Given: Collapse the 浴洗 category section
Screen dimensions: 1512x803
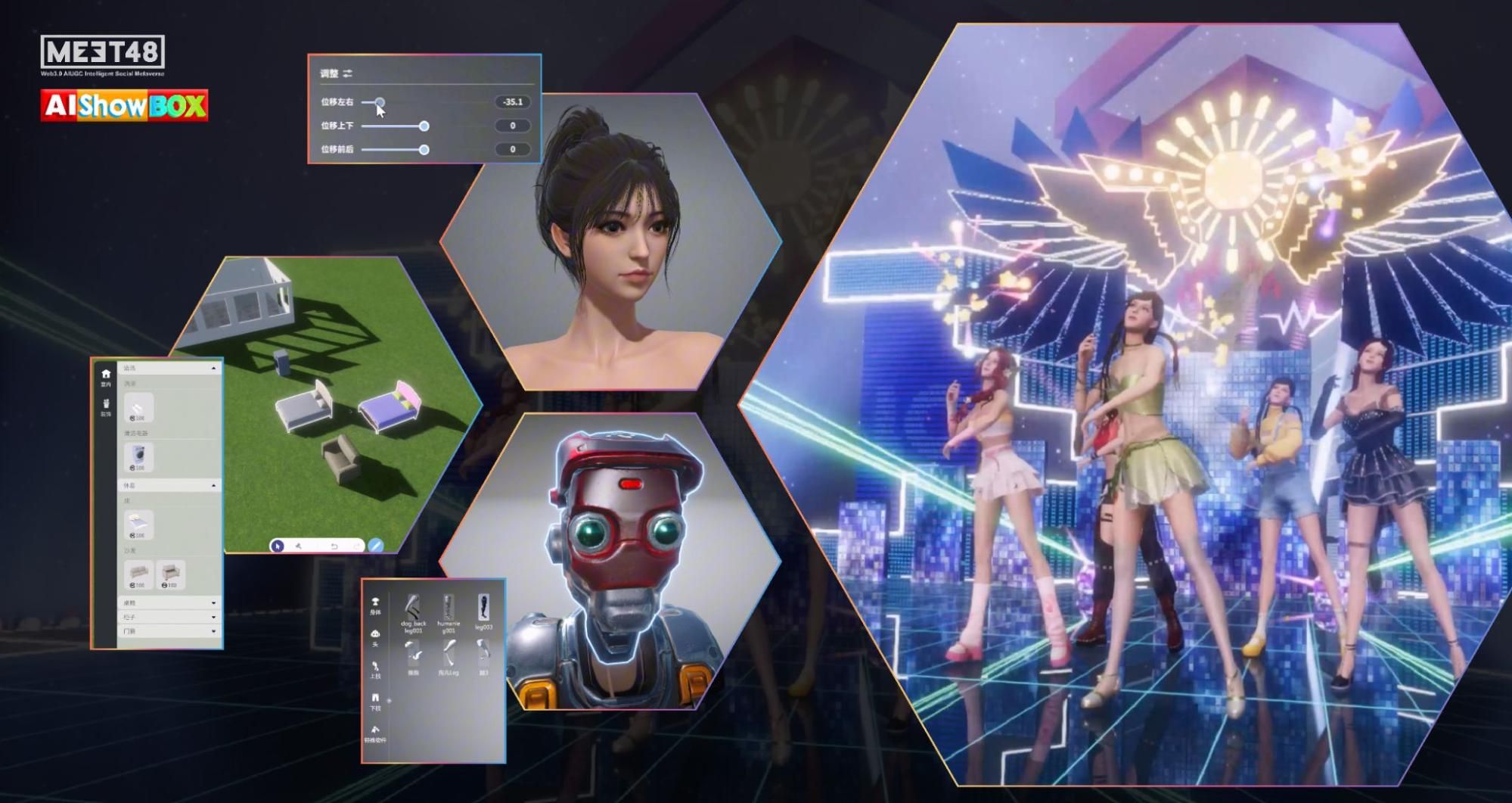Looking at the screenshot, I should [x=214, y=369].
